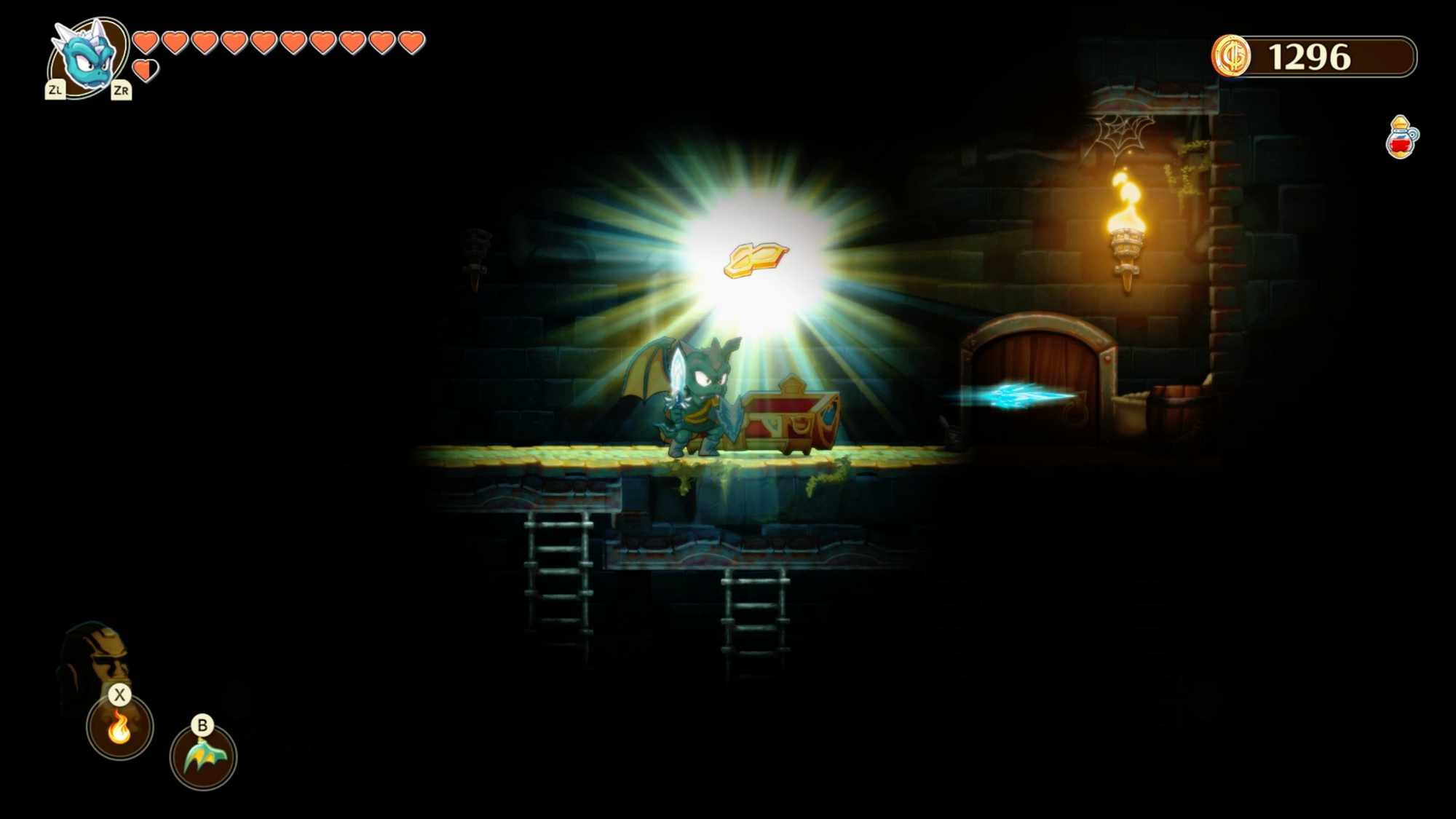The image size is (1456, 819).
Task: Click the blue dragon character portrait
Action: pyautogui.click(x=88, y=57)
